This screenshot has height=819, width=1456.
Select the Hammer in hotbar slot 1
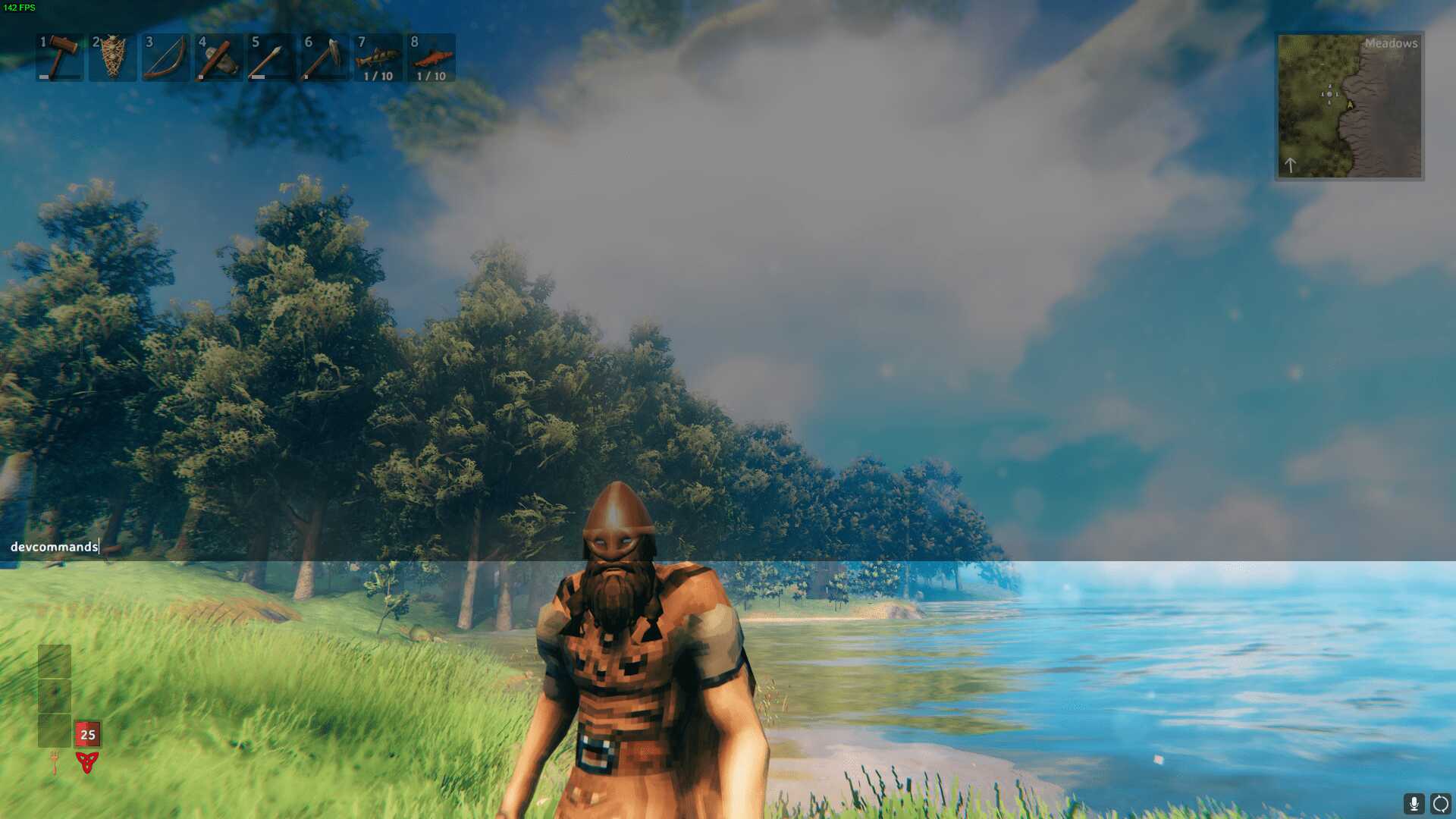(x=59, y=58)
